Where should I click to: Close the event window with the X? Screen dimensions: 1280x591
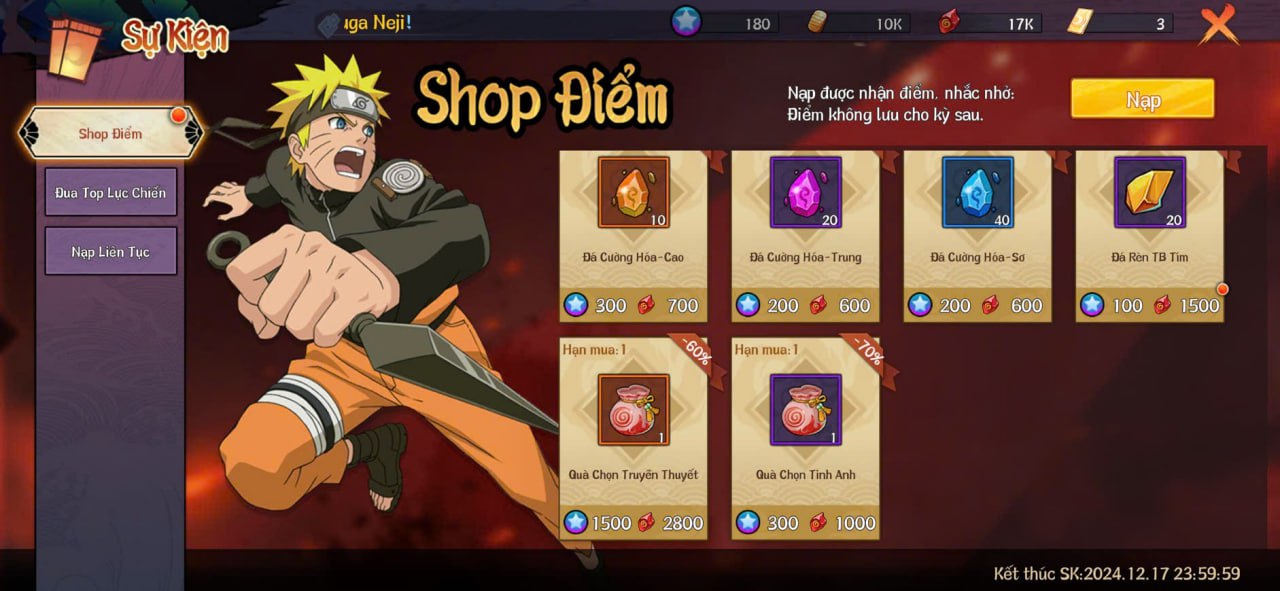1218,24
